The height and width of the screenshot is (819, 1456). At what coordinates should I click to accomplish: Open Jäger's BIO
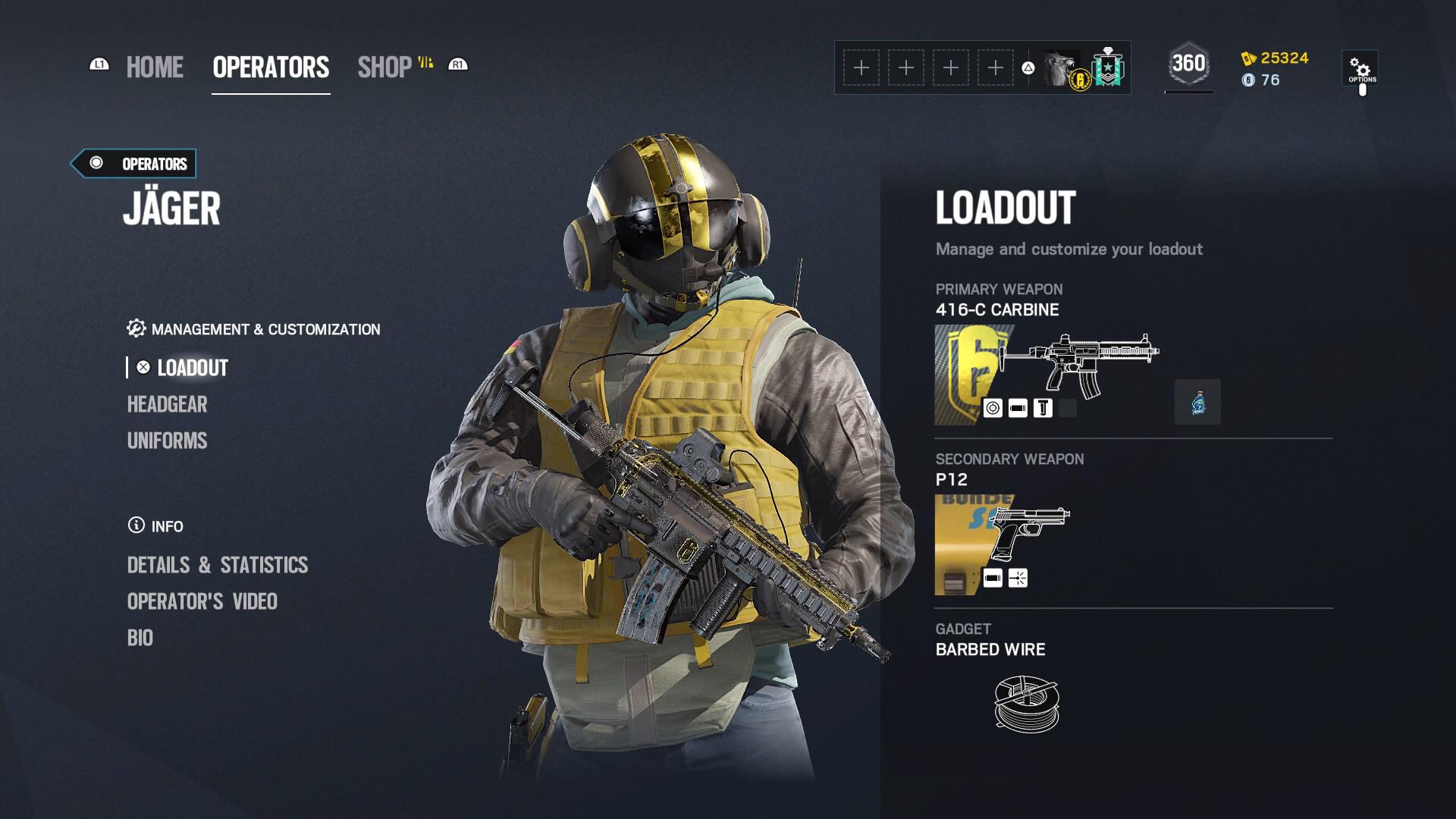click(141, 638)
